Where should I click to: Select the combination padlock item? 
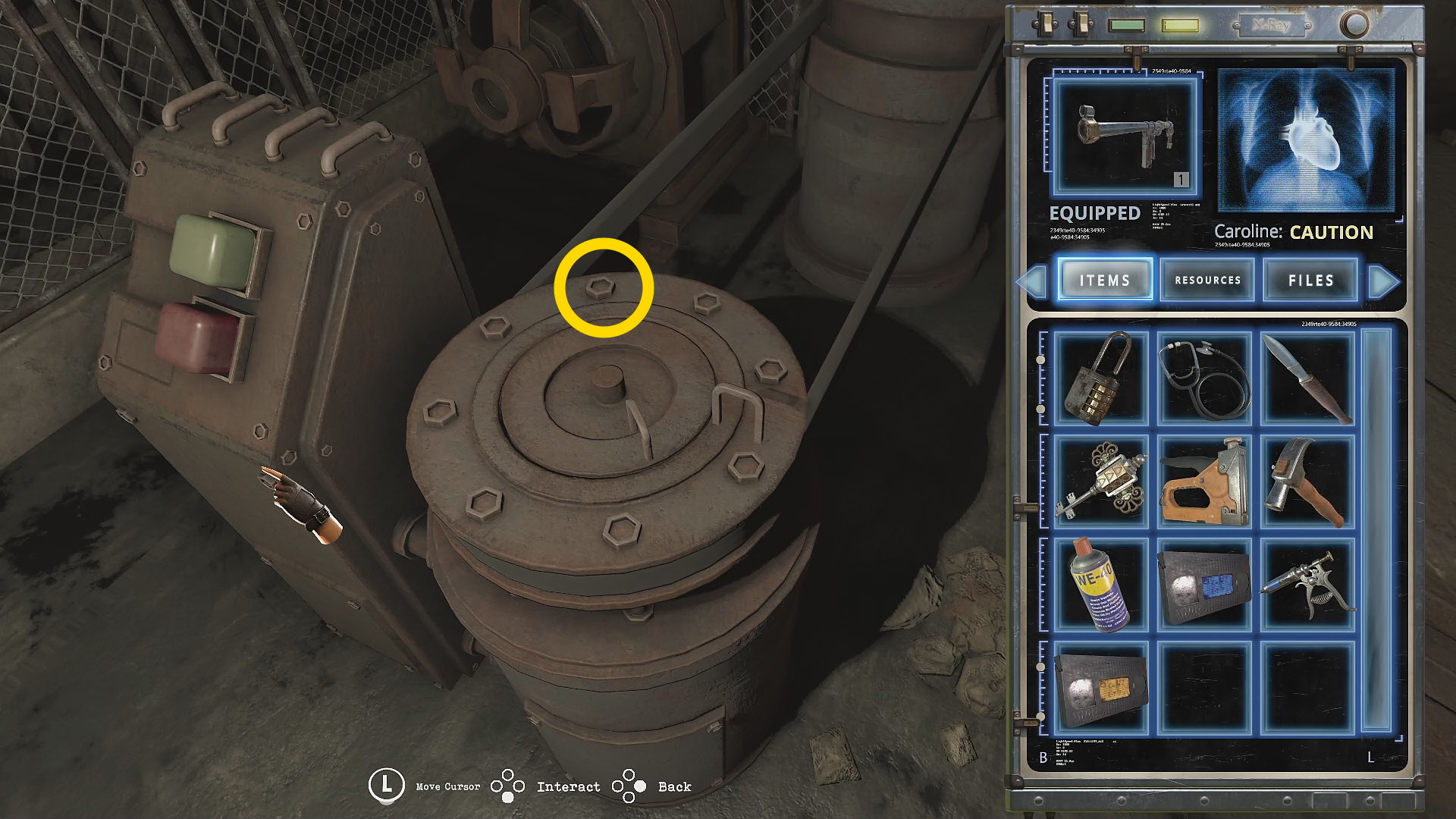coord(1100,378)
